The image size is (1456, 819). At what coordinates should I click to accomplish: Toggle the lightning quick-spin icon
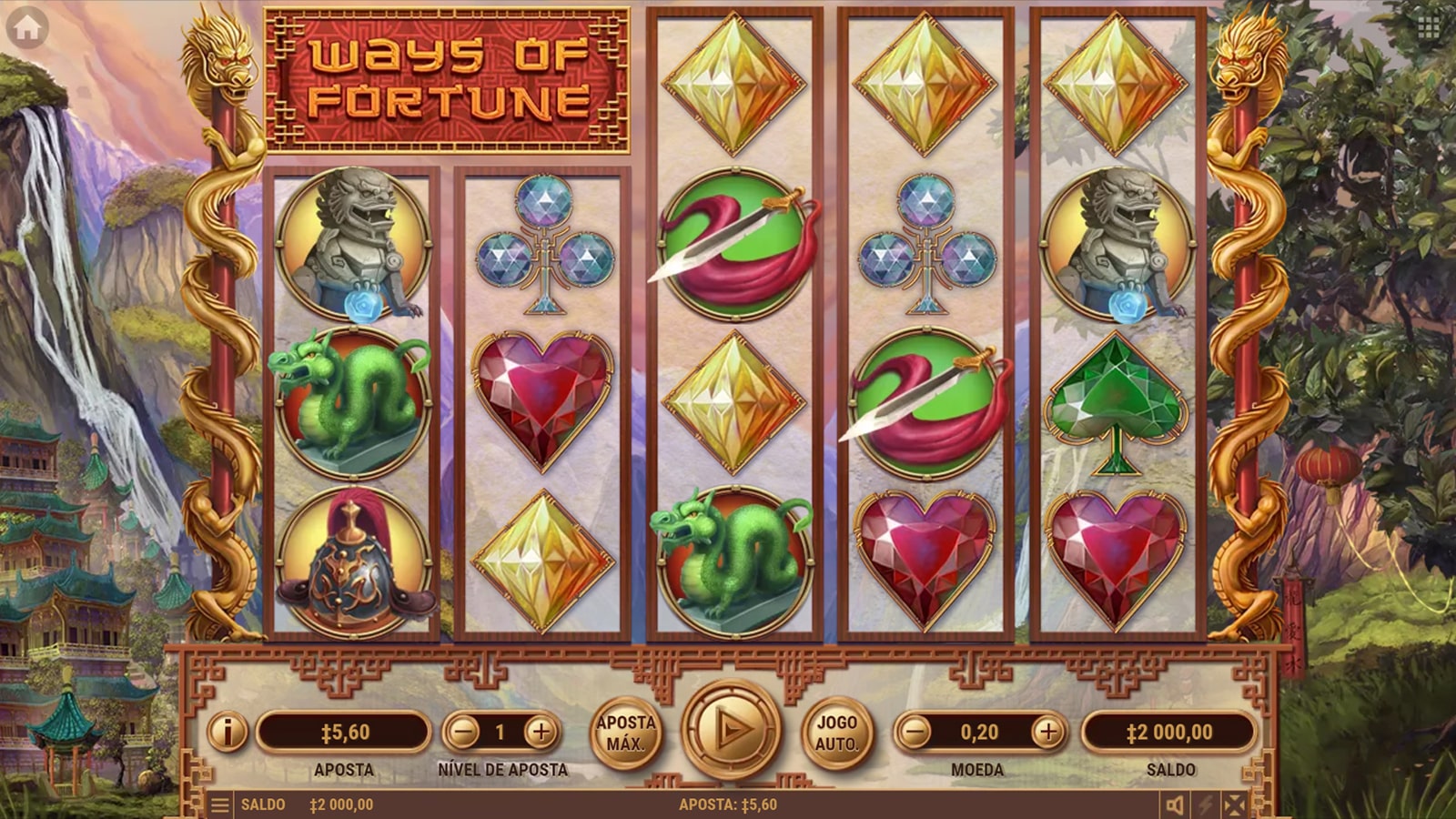coord(1206,804)
